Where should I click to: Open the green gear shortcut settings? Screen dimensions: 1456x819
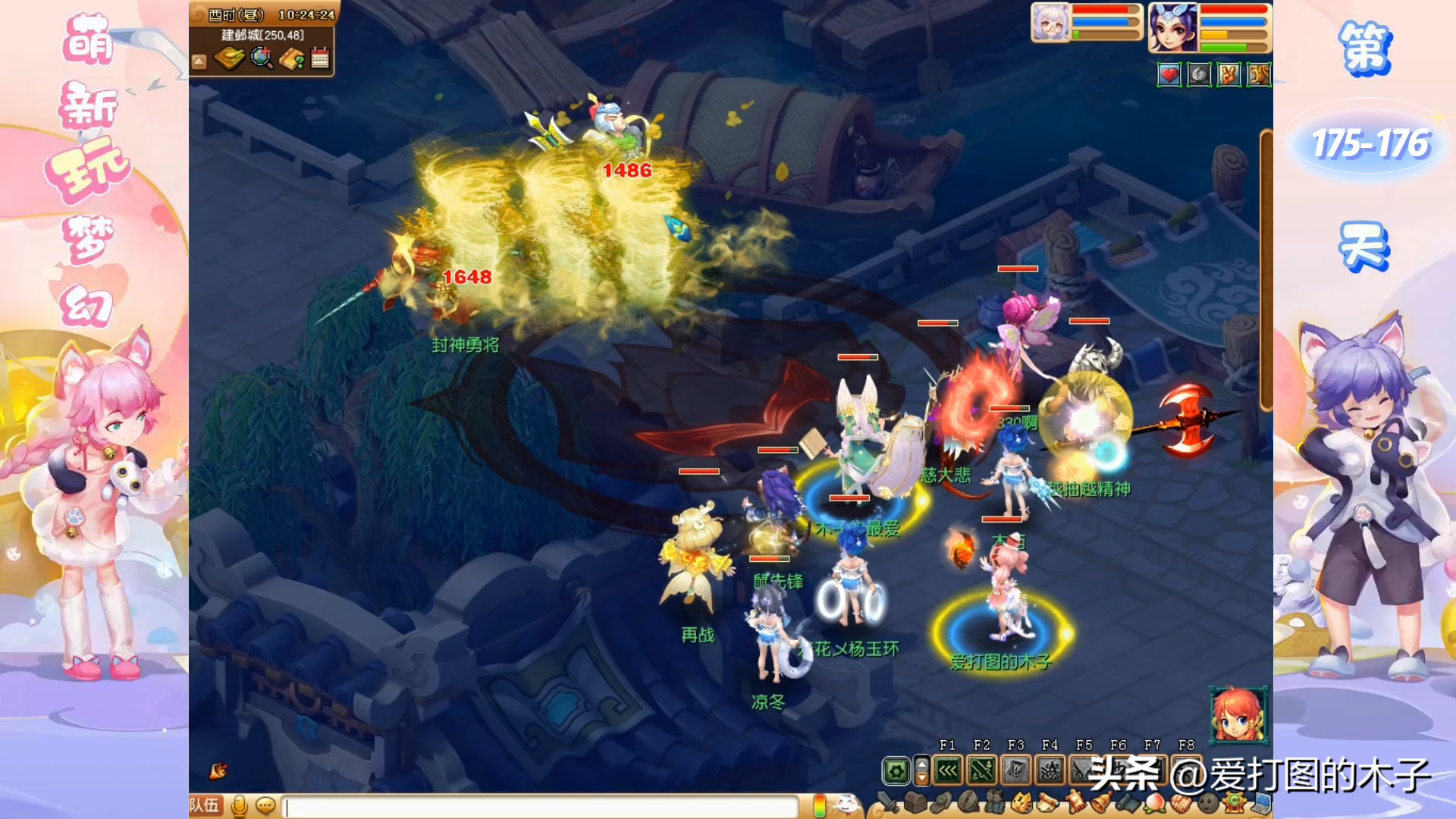[896, 771]
